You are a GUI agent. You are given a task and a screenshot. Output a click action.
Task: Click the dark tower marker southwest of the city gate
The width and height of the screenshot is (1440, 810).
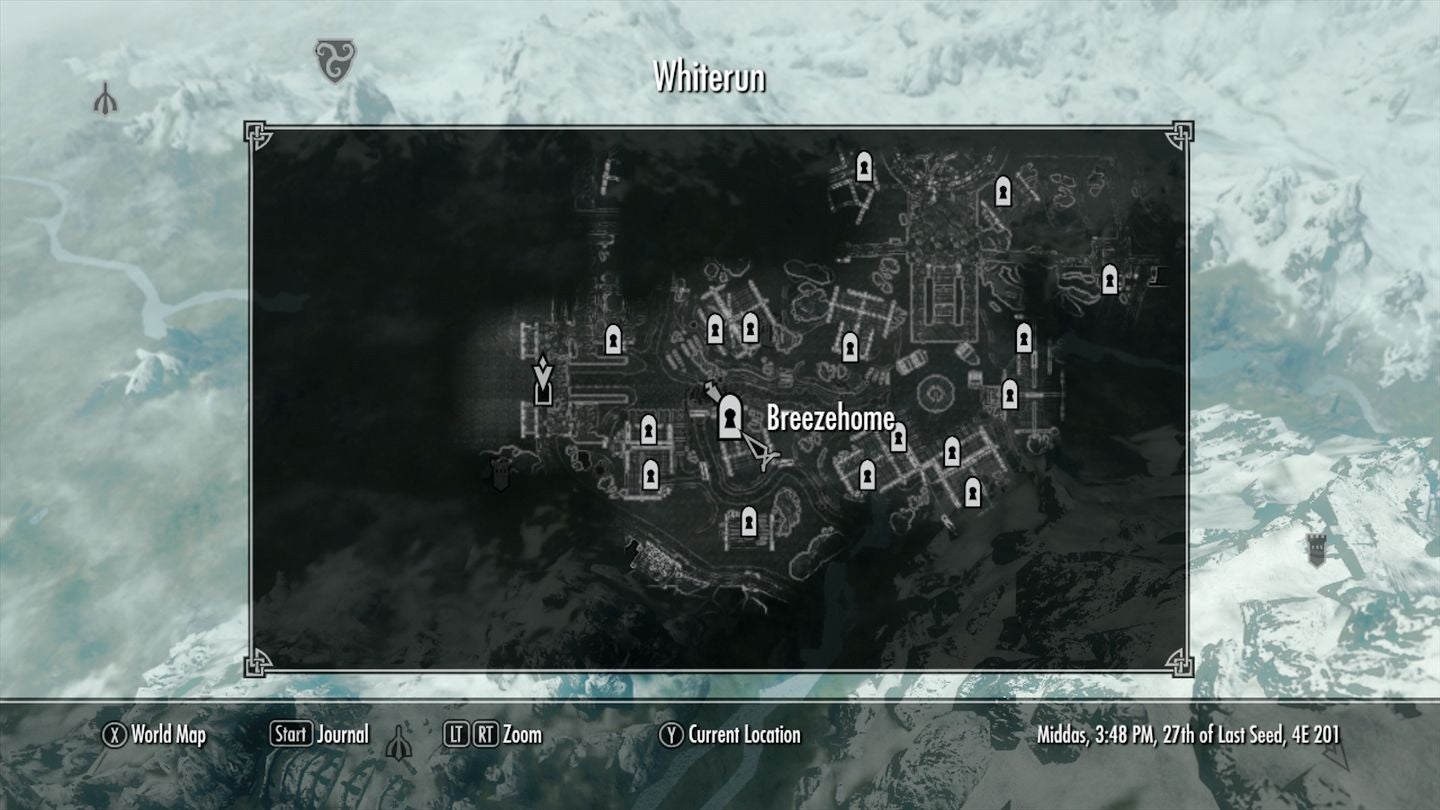click(499, 475)
